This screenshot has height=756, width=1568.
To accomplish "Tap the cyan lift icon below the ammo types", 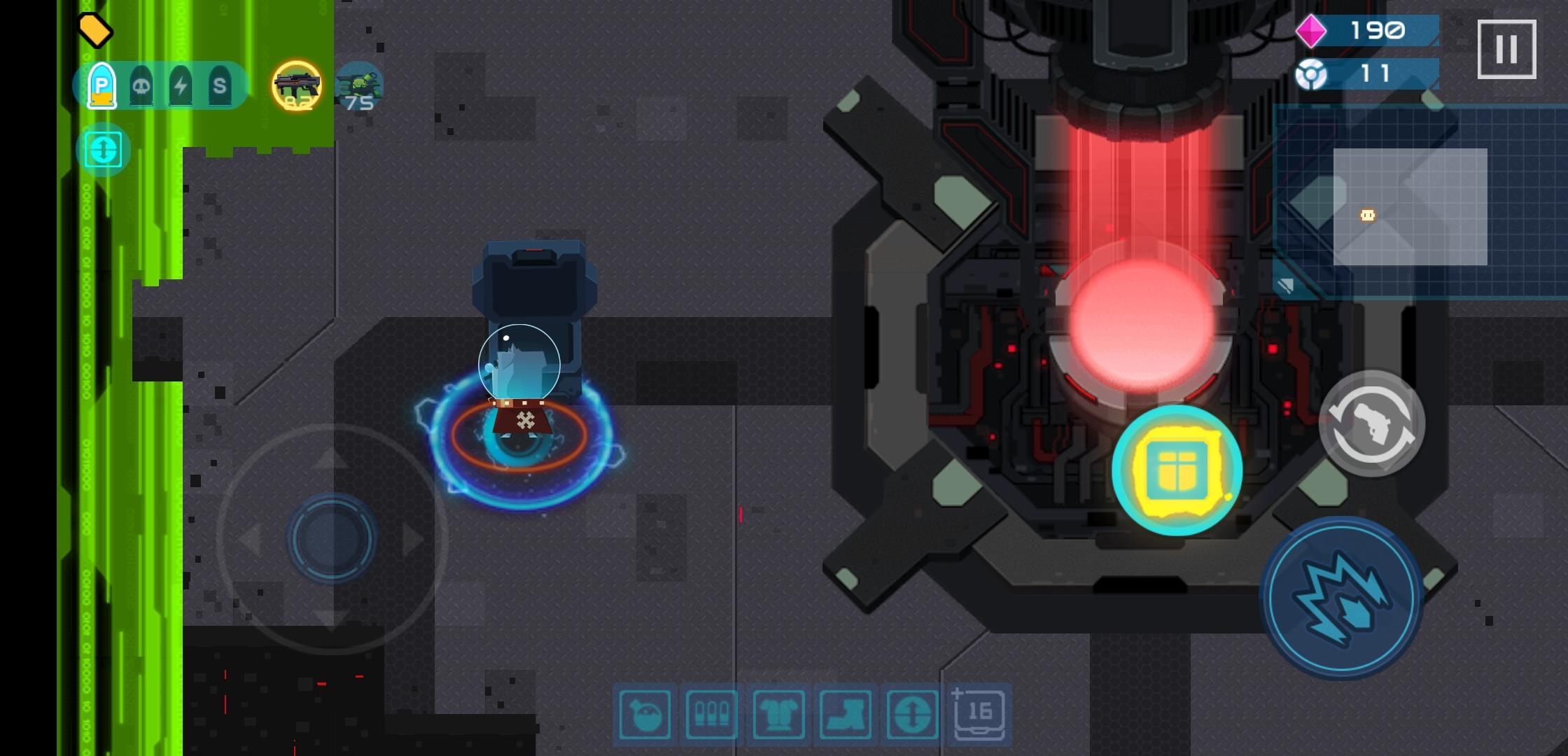I will pyautogui.click(x=104, y=149).
